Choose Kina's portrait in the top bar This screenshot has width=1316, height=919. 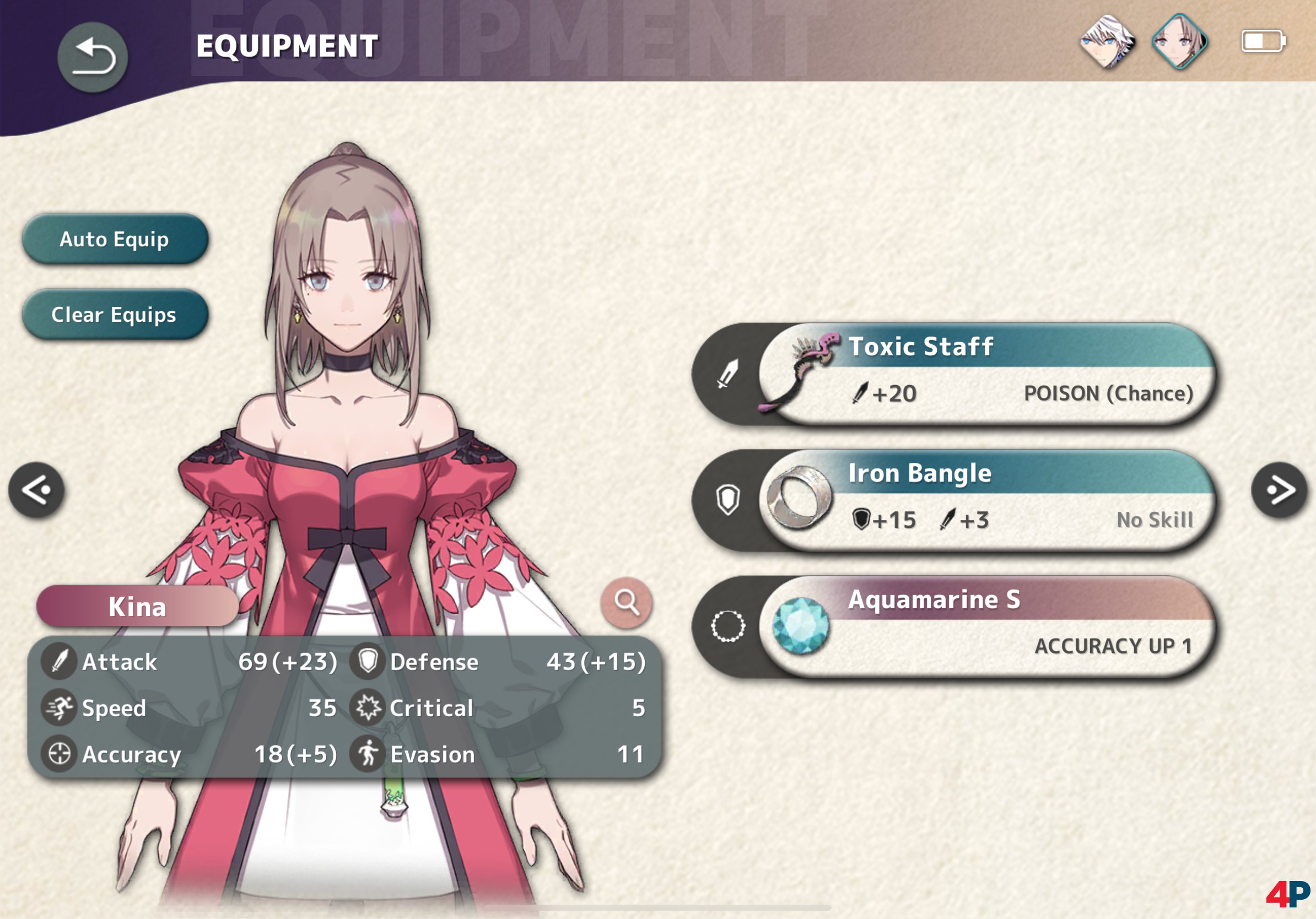[1179, 42]
